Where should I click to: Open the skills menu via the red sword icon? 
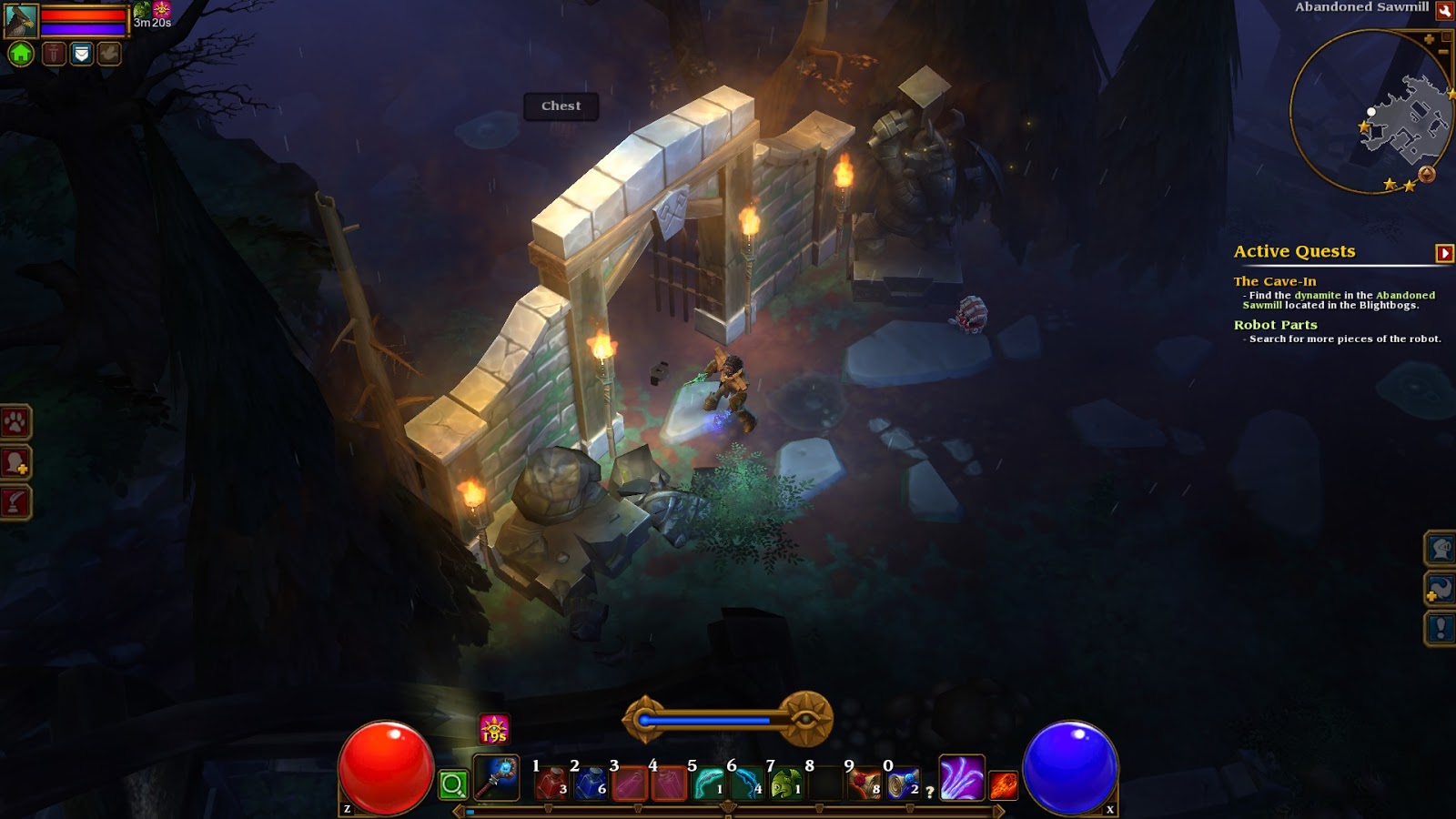54,53
